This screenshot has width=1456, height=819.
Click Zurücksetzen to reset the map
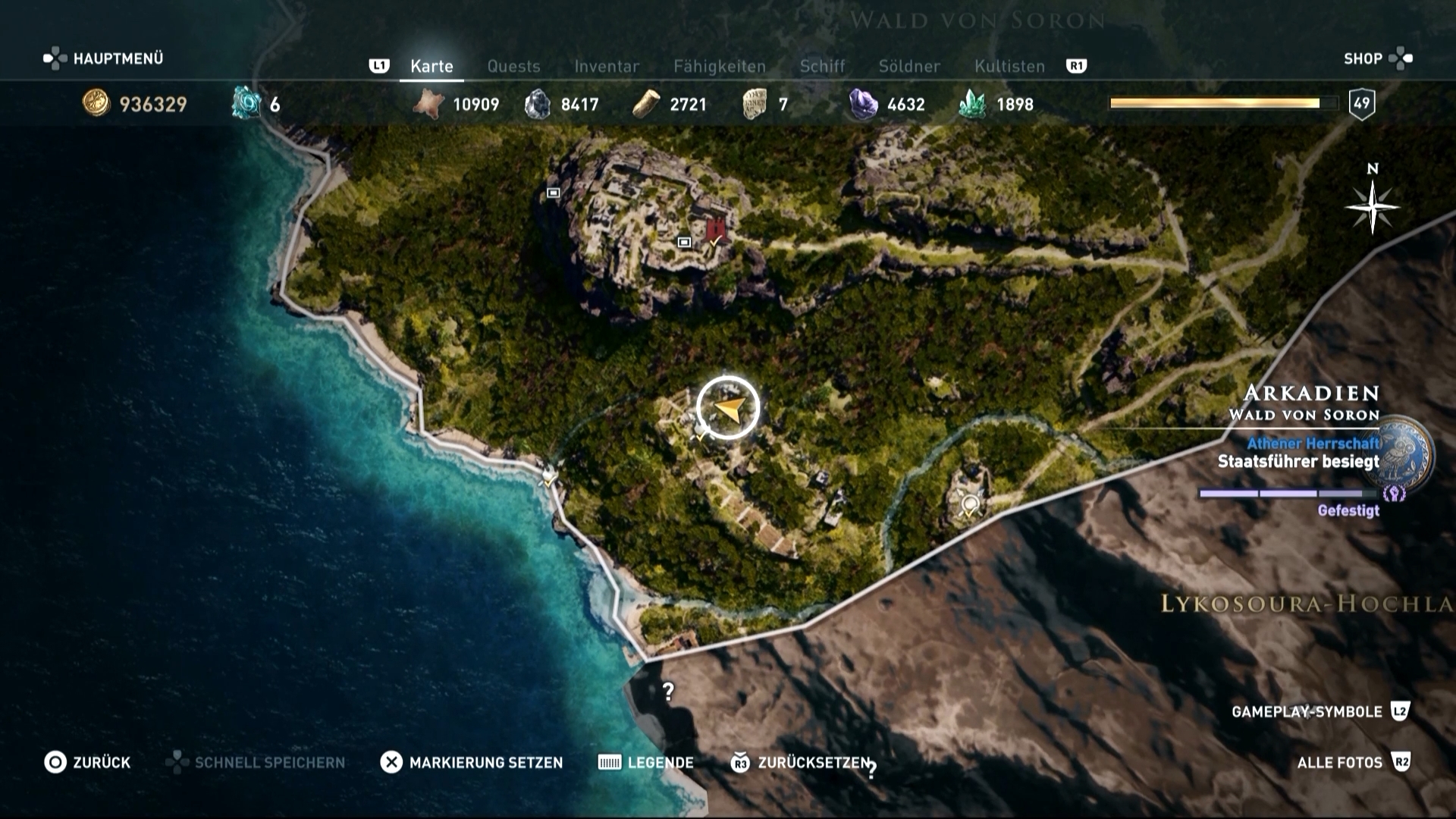[801, 762]
